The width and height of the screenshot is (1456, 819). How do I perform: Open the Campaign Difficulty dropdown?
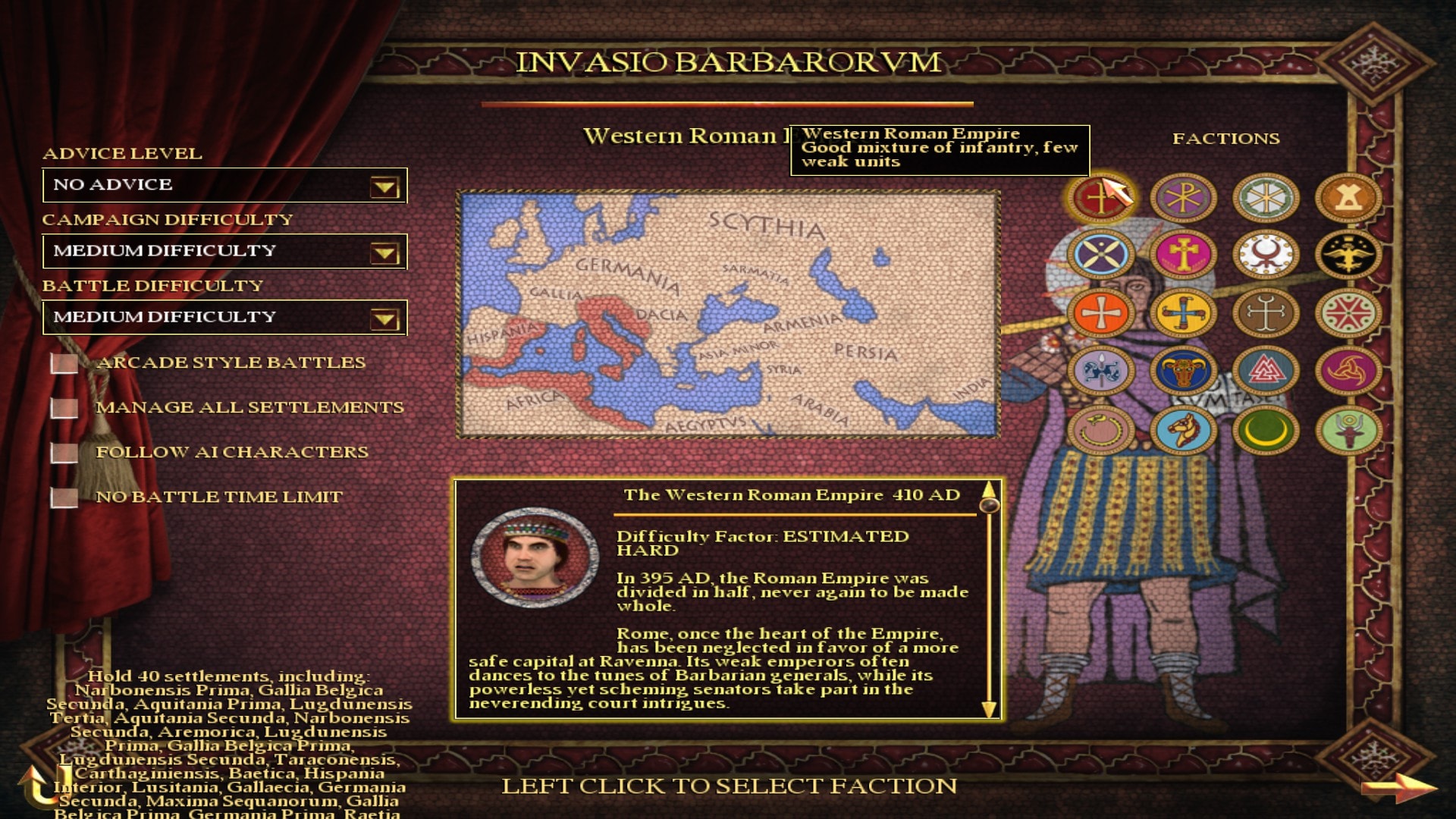point(384,253)
